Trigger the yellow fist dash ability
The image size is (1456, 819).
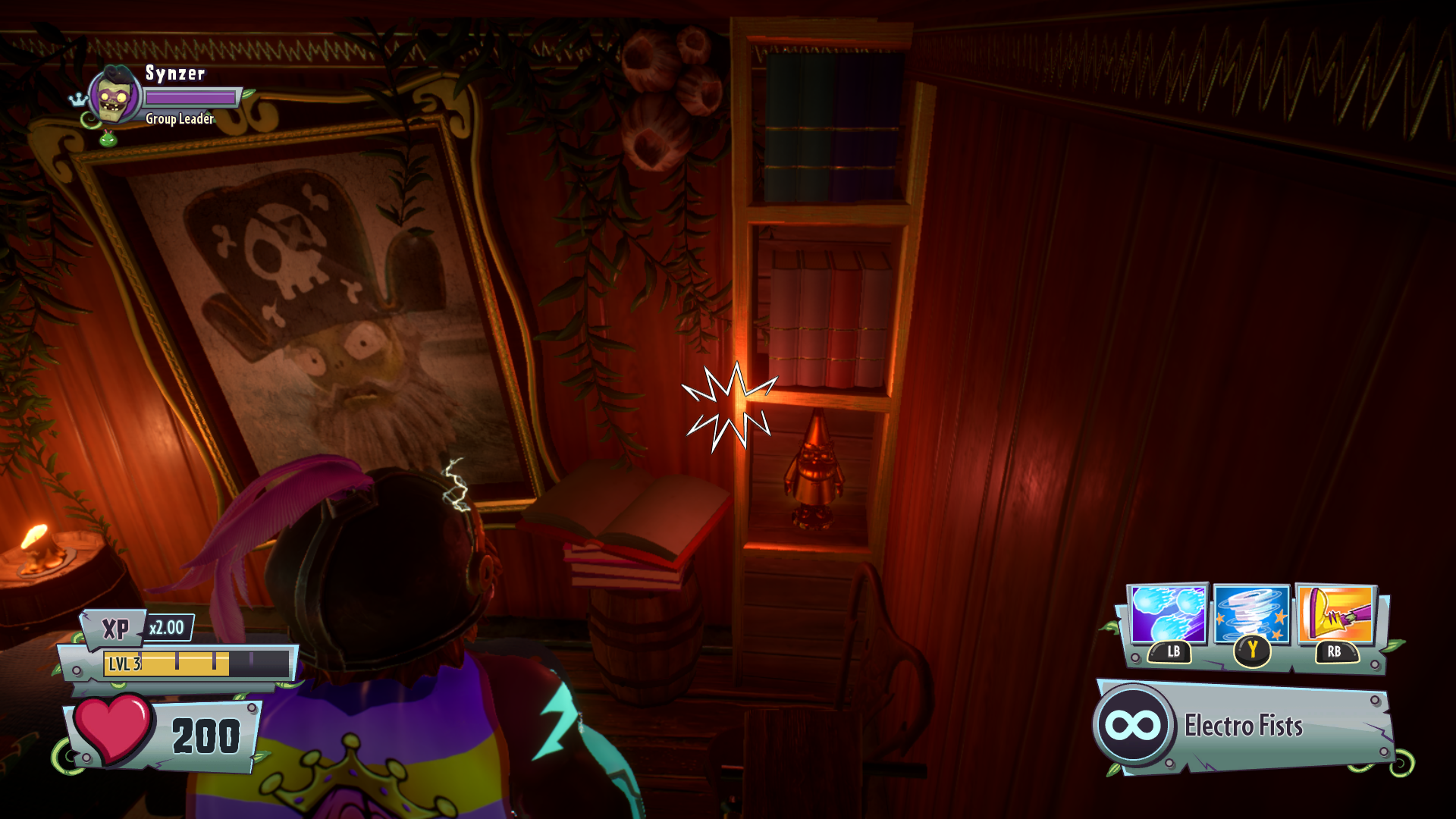[1335, 615]
